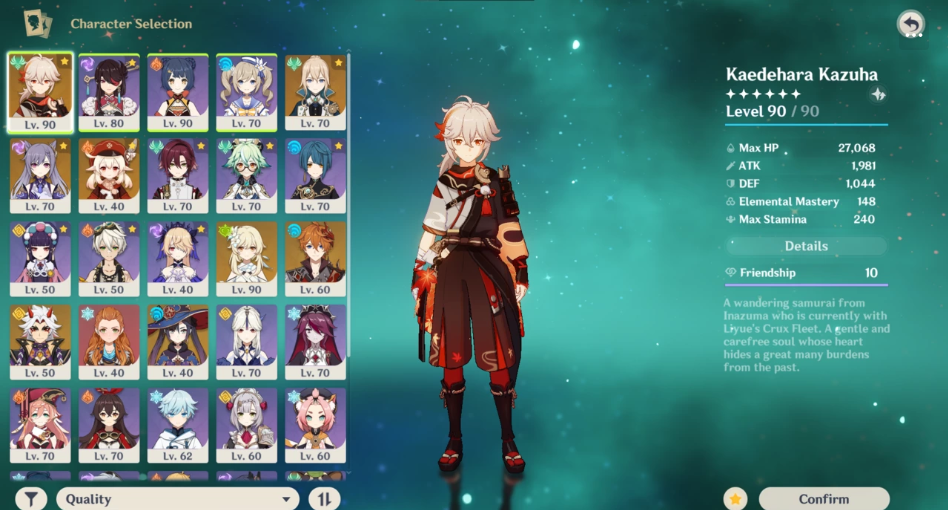The width and height of the screenshot is (948, 510).
Task: Confirm the character selection
Action: point(824,498)
